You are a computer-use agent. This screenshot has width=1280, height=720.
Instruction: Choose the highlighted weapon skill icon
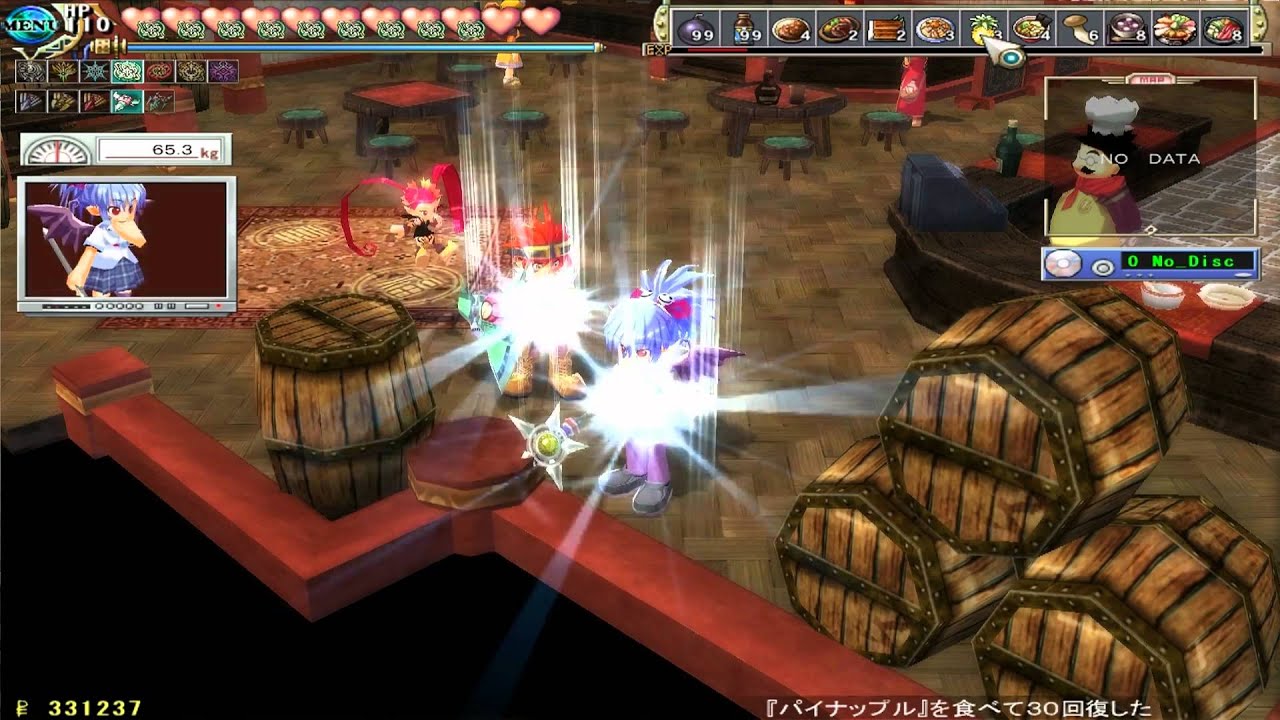126,101
